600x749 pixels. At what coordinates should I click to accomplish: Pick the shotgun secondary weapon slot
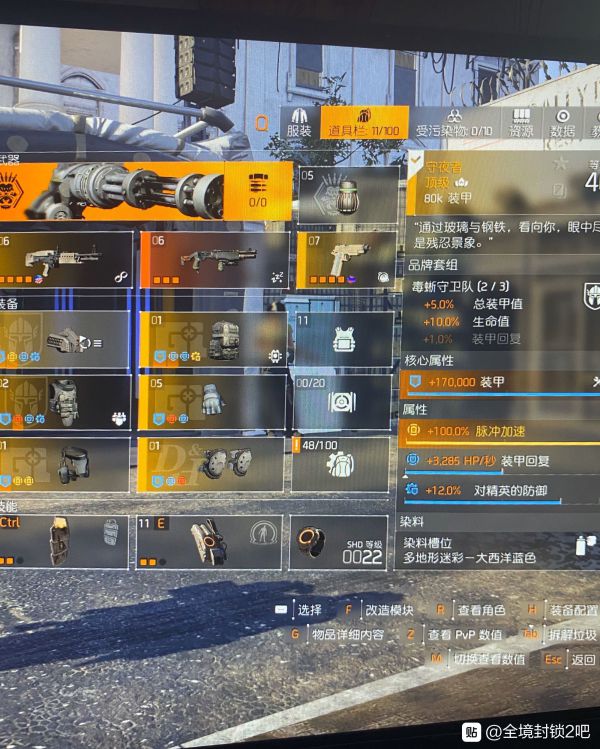tap(213, 259)
